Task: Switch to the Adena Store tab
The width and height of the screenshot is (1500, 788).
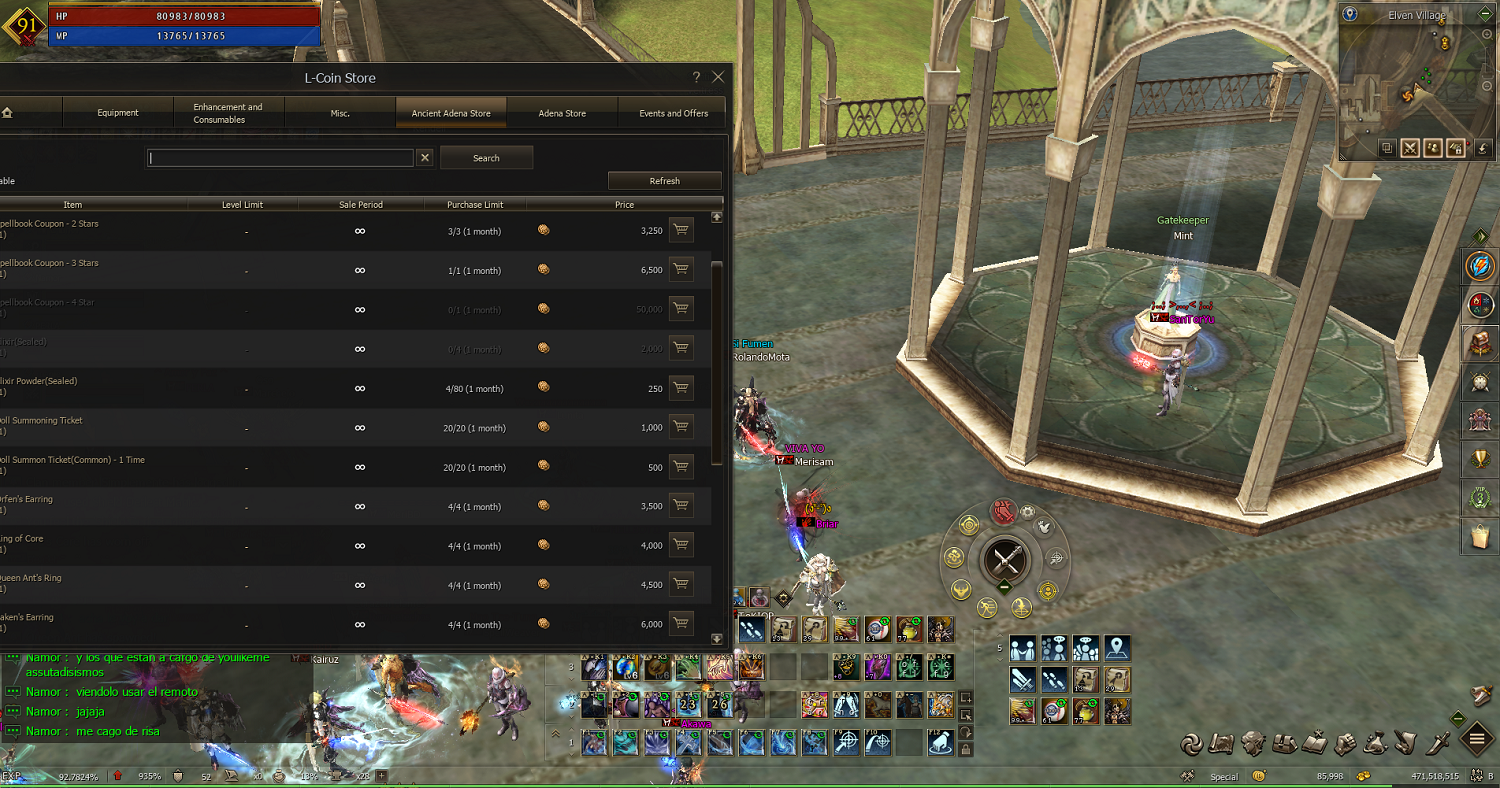Action: coord(562,113)
